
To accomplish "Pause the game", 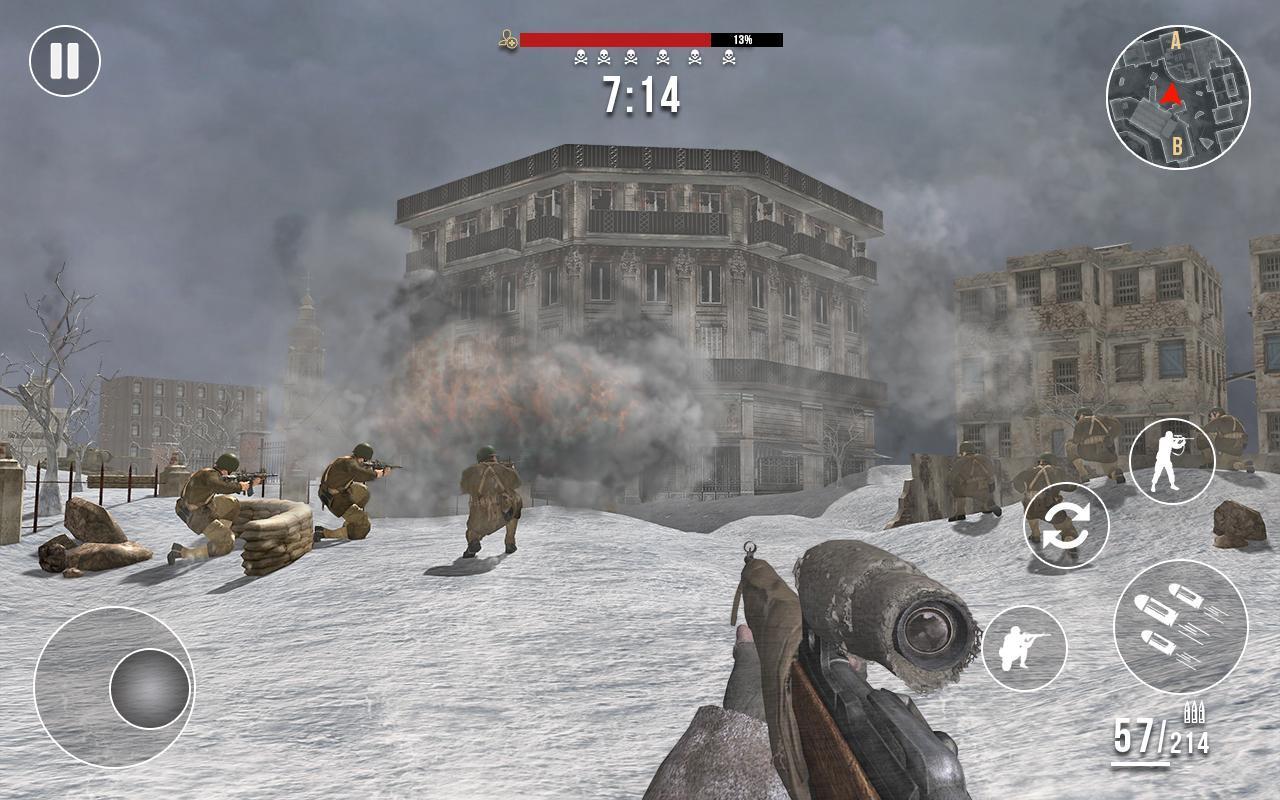I will click(x=65, y=61).
